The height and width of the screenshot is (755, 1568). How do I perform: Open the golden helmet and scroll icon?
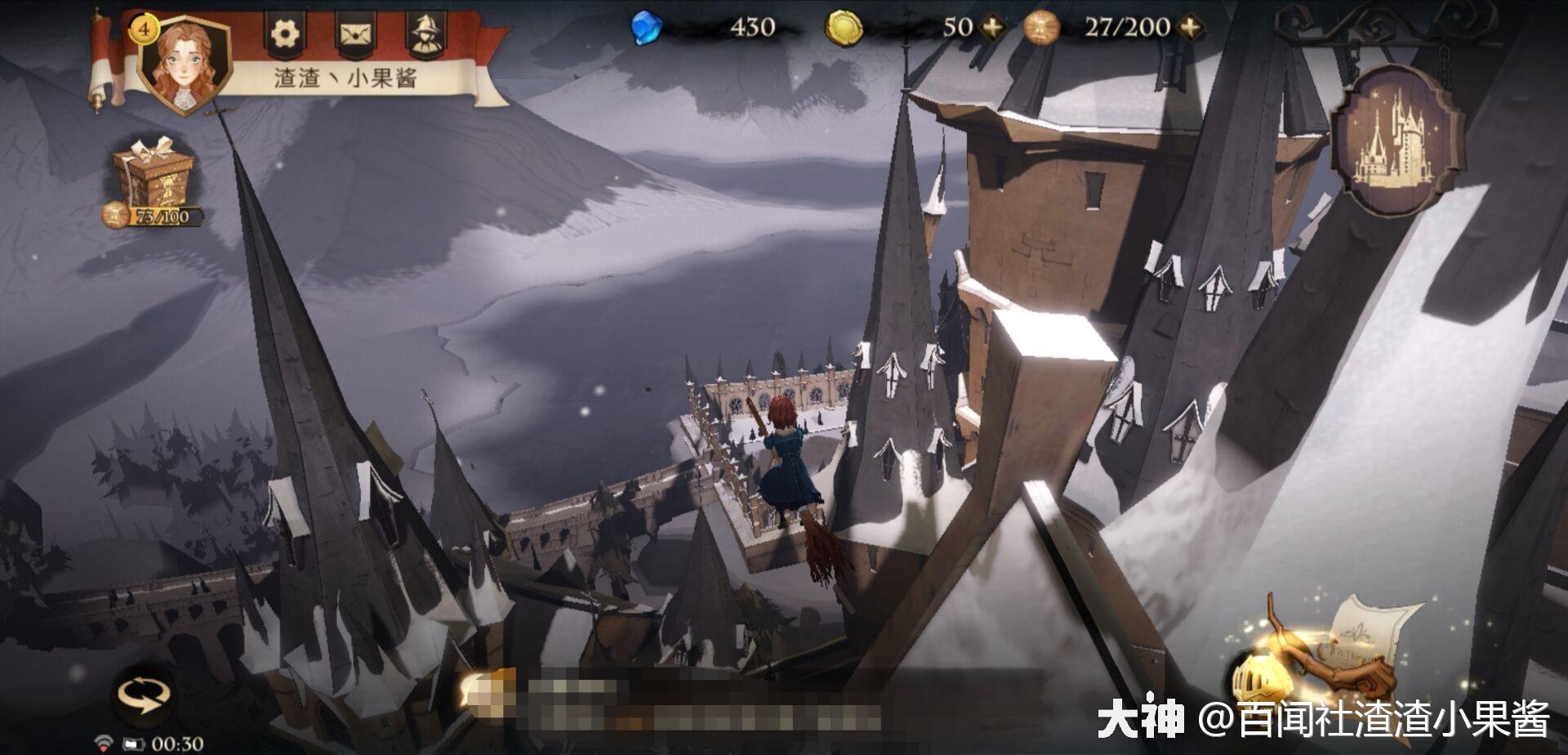point(1323,654)
